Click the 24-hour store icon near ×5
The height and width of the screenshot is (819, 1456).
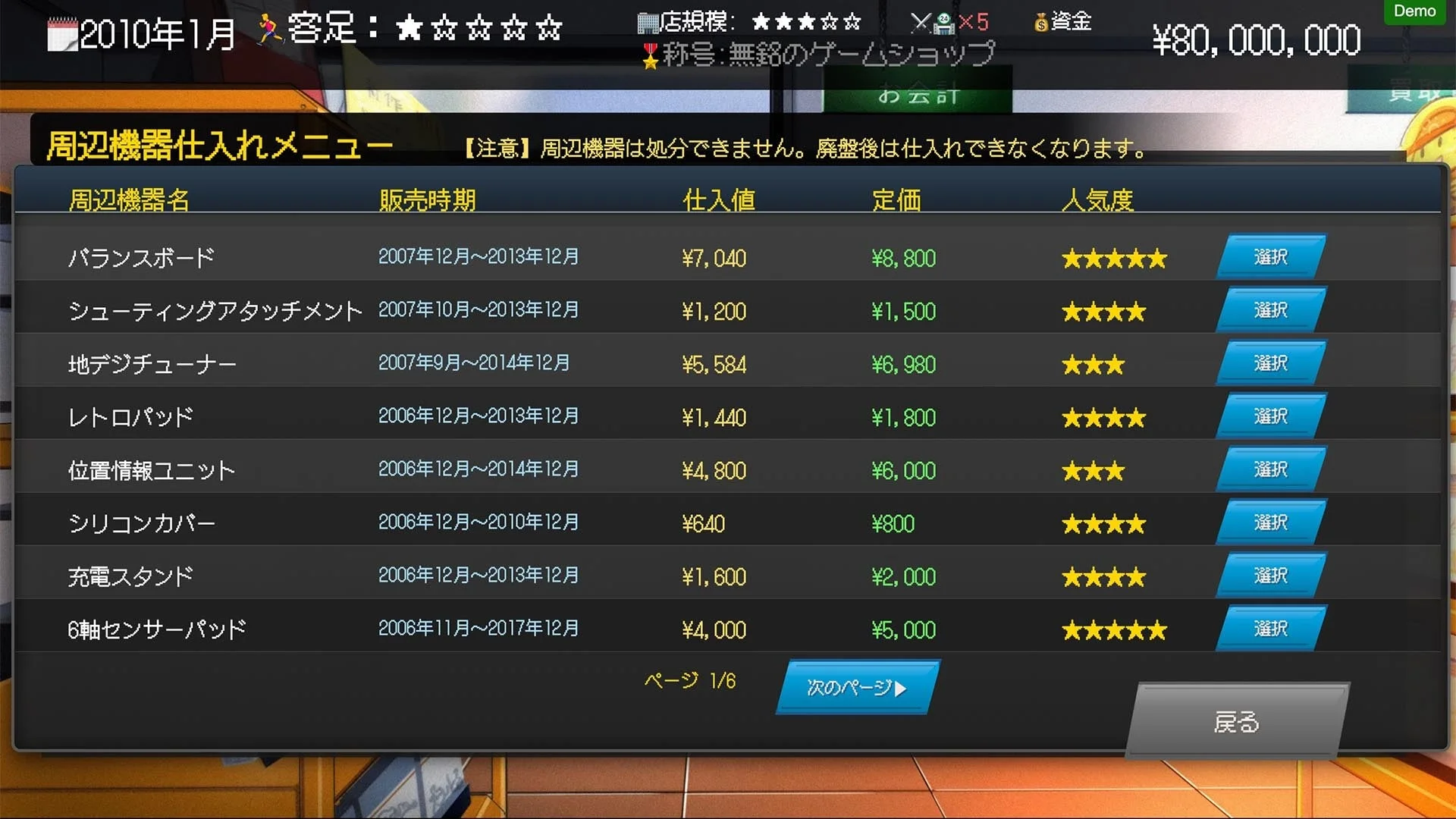tap(944, 23)
